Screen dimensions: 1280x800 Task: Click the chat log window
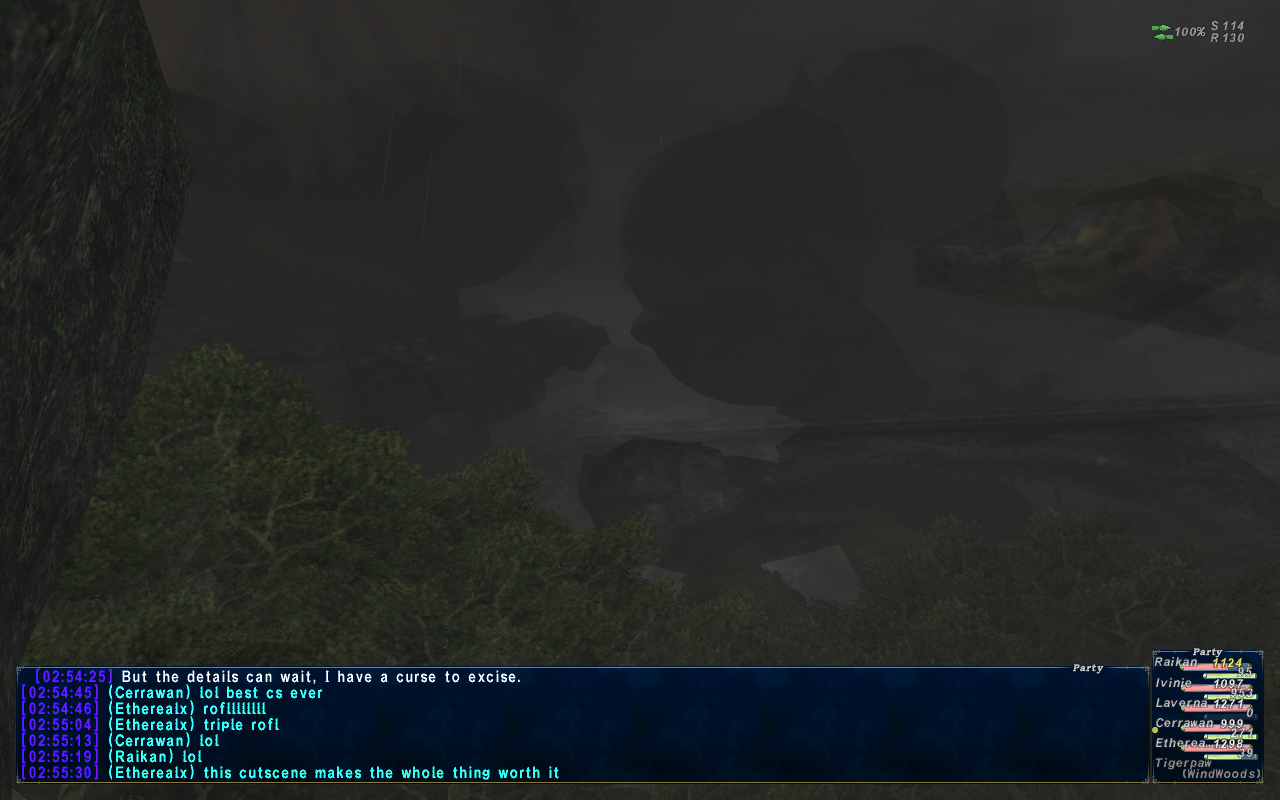(582, 725)
